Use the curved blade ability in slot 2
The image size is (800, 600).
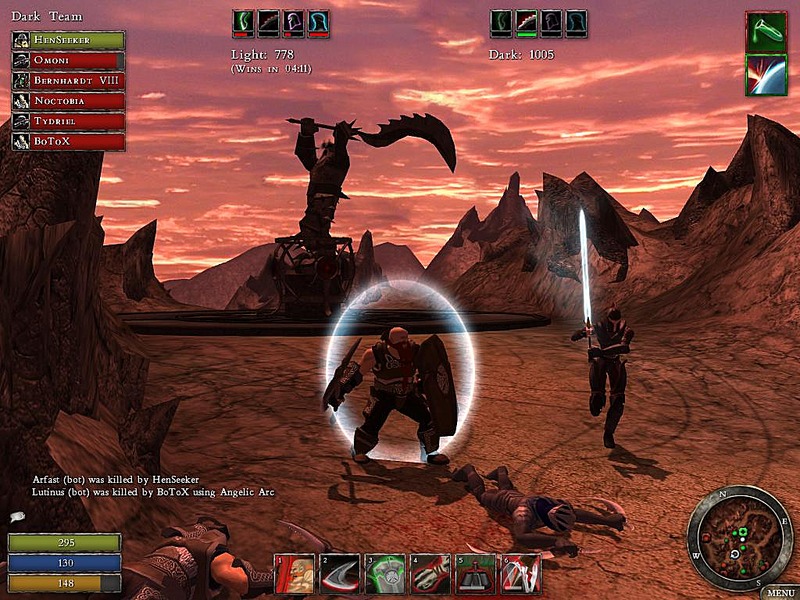[340, 574]
